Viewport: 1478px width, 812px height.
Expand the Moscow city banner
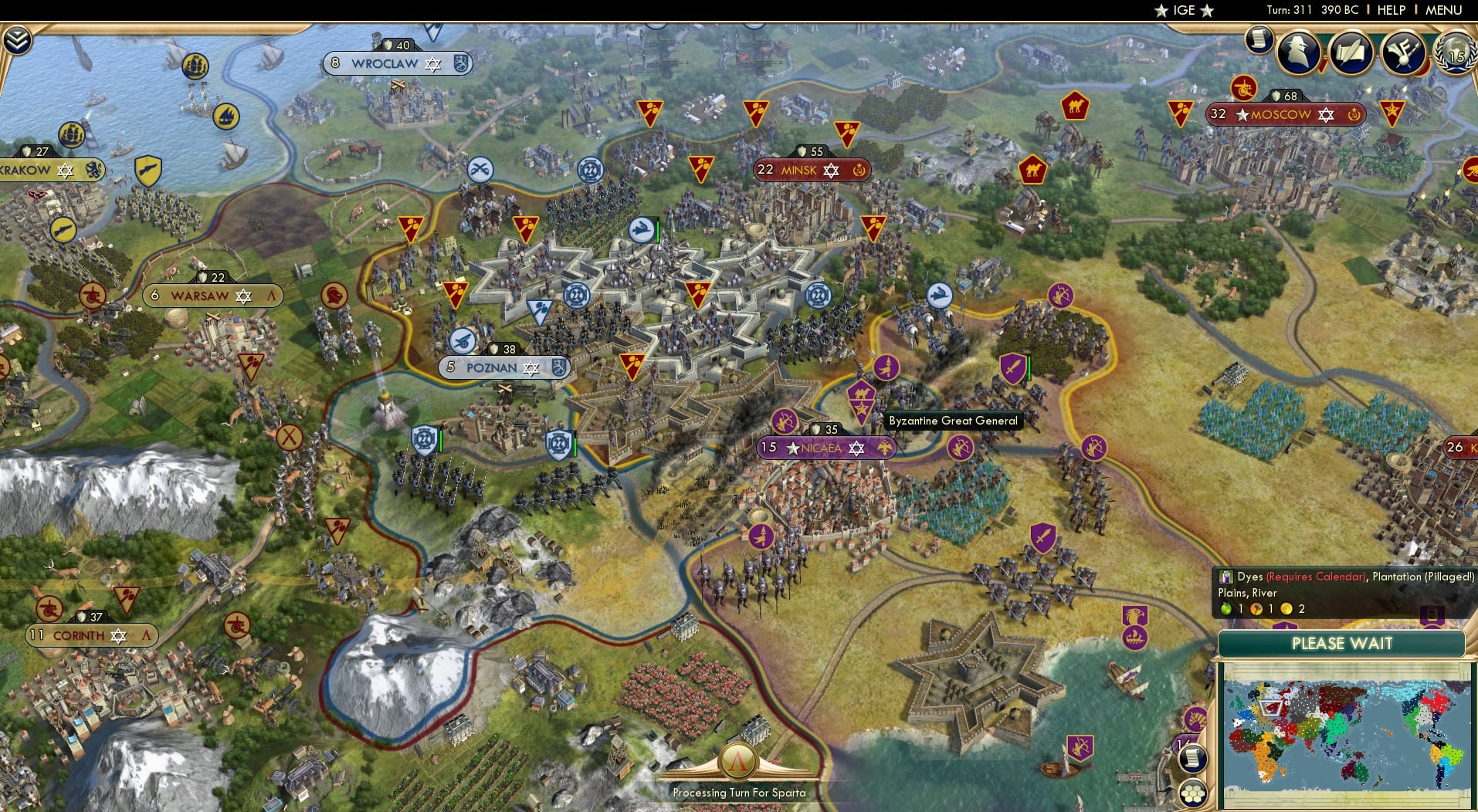coord(1280,113)
